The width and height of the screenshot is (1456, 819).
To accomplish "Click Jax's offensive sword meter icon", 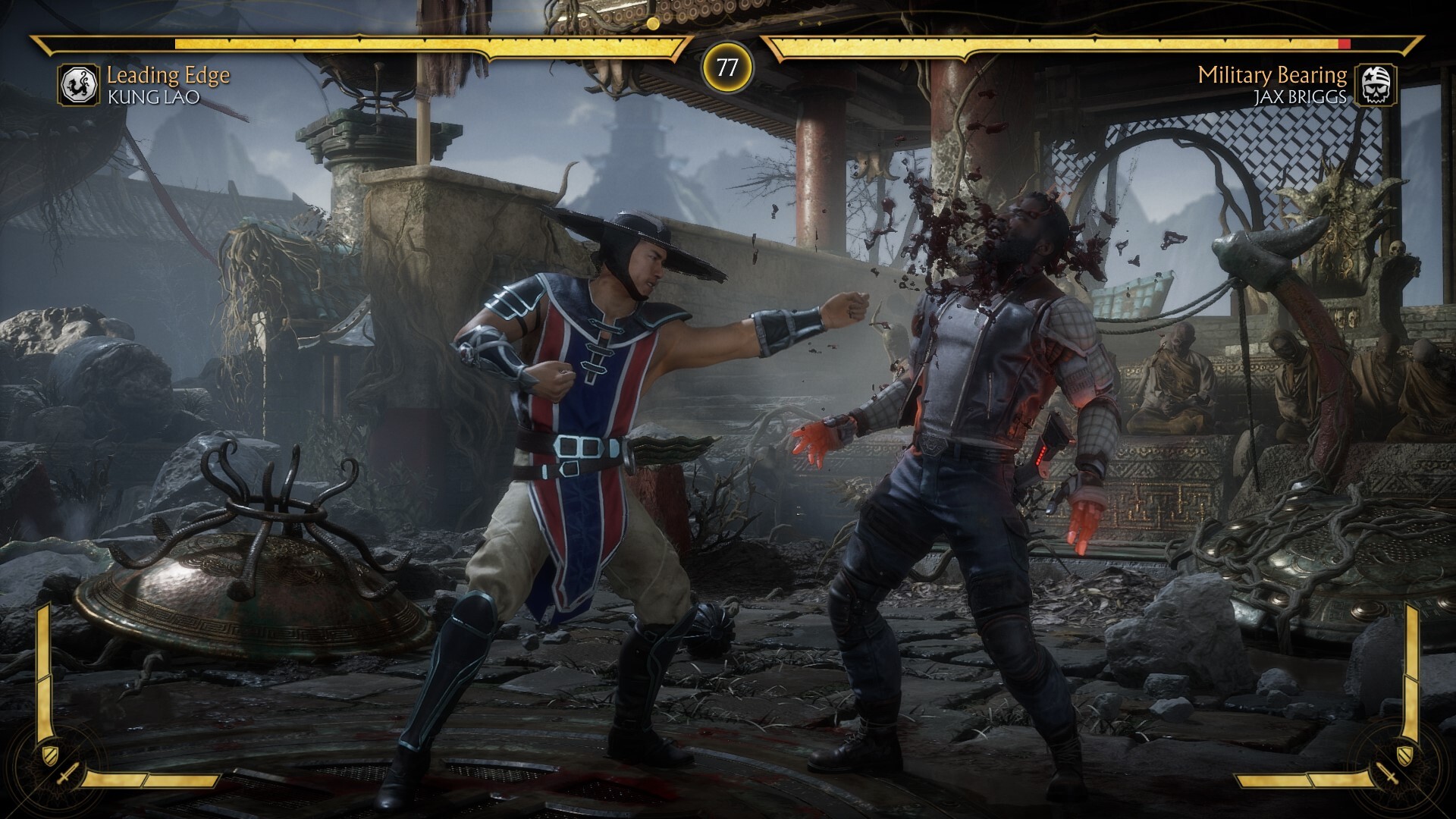I will point(1389,777).
